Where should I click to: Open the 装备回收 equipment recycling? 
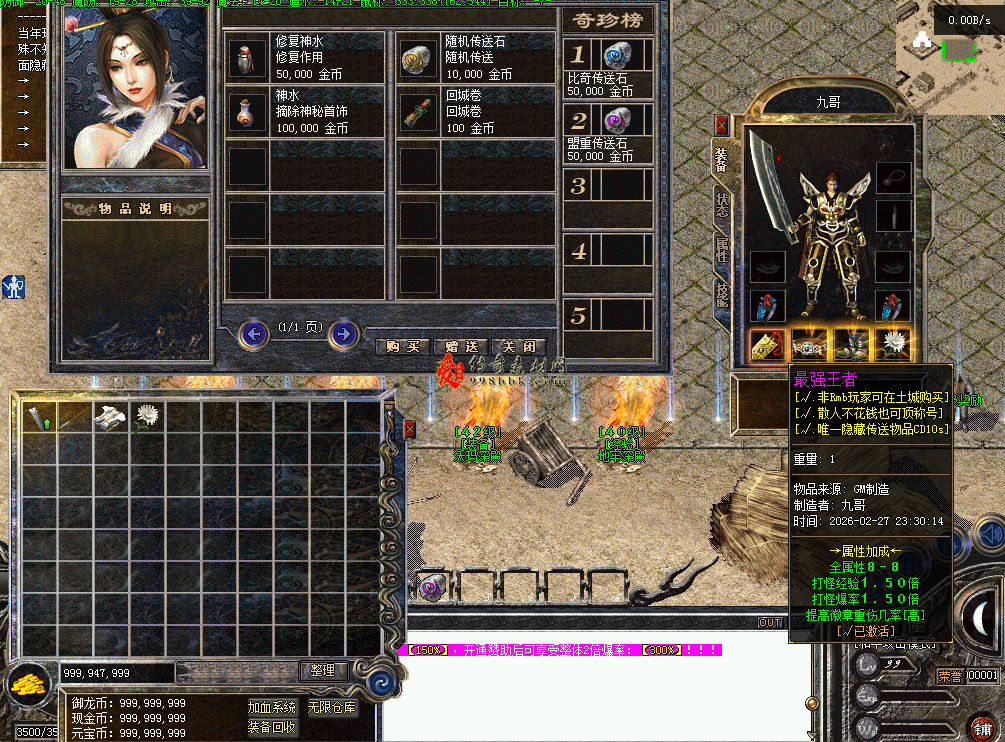pyautogui.click(x=272, y=727)
